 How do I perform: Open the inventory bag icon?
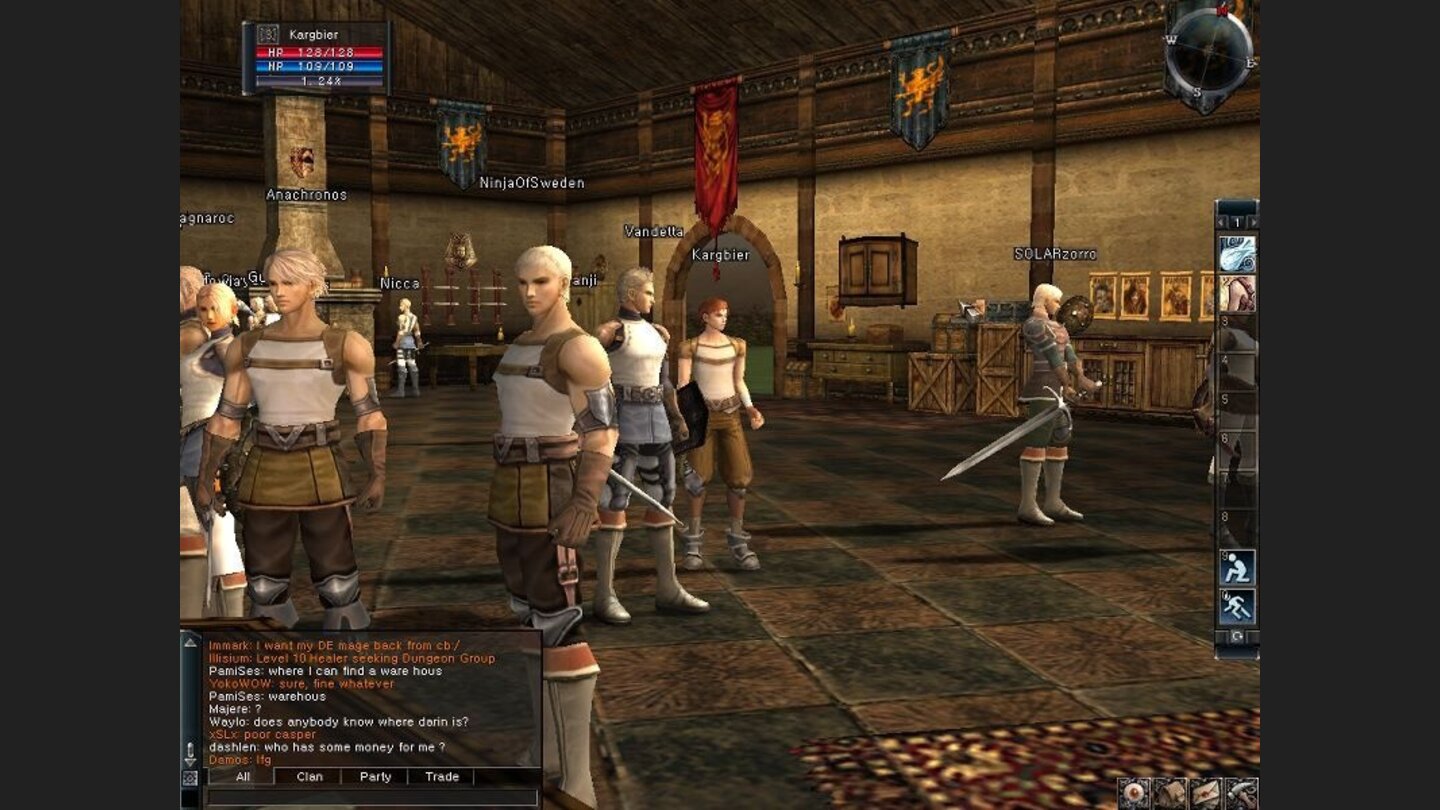coord(1169,793)
